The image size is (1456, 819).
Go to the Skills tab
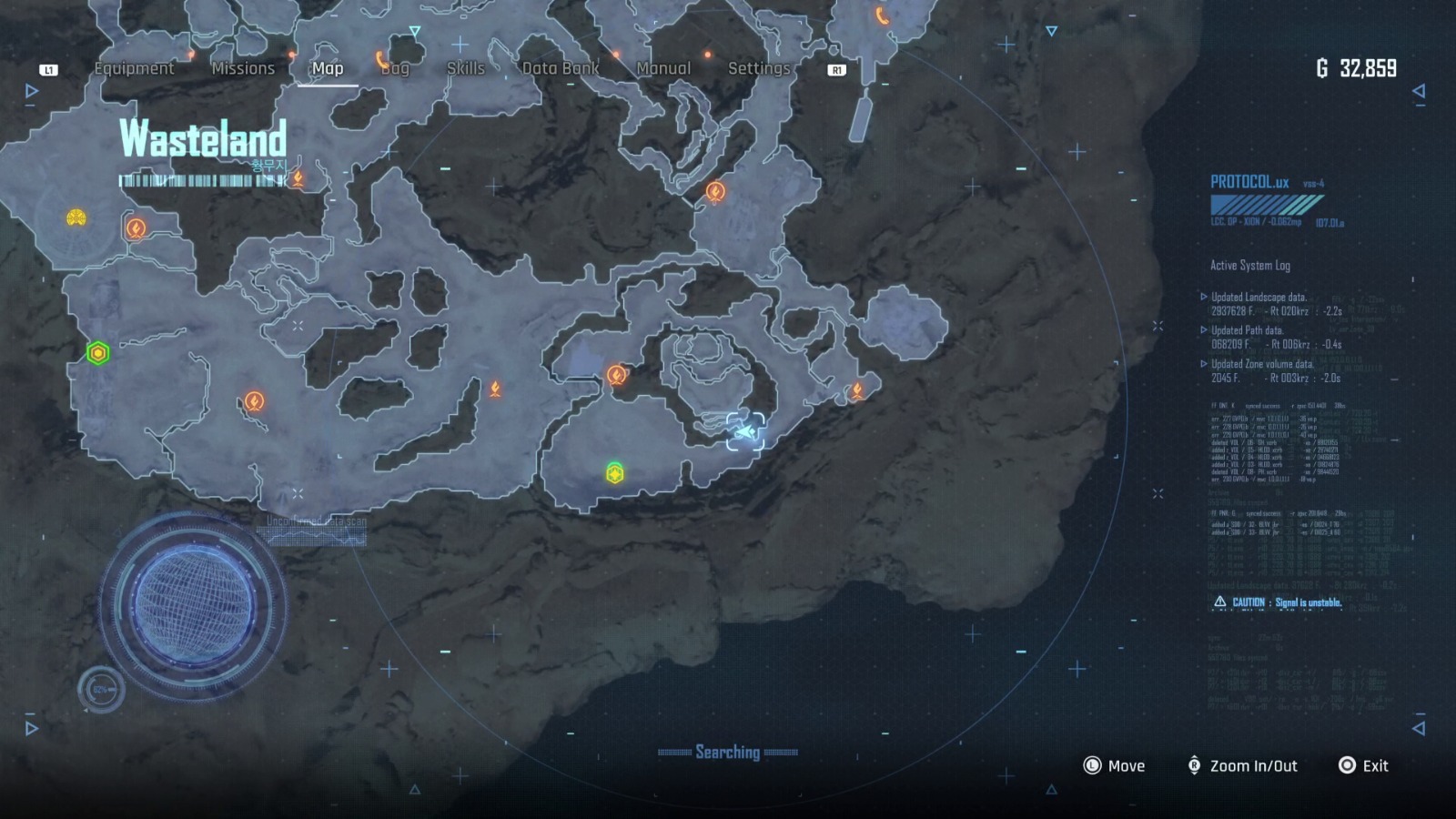465,68
